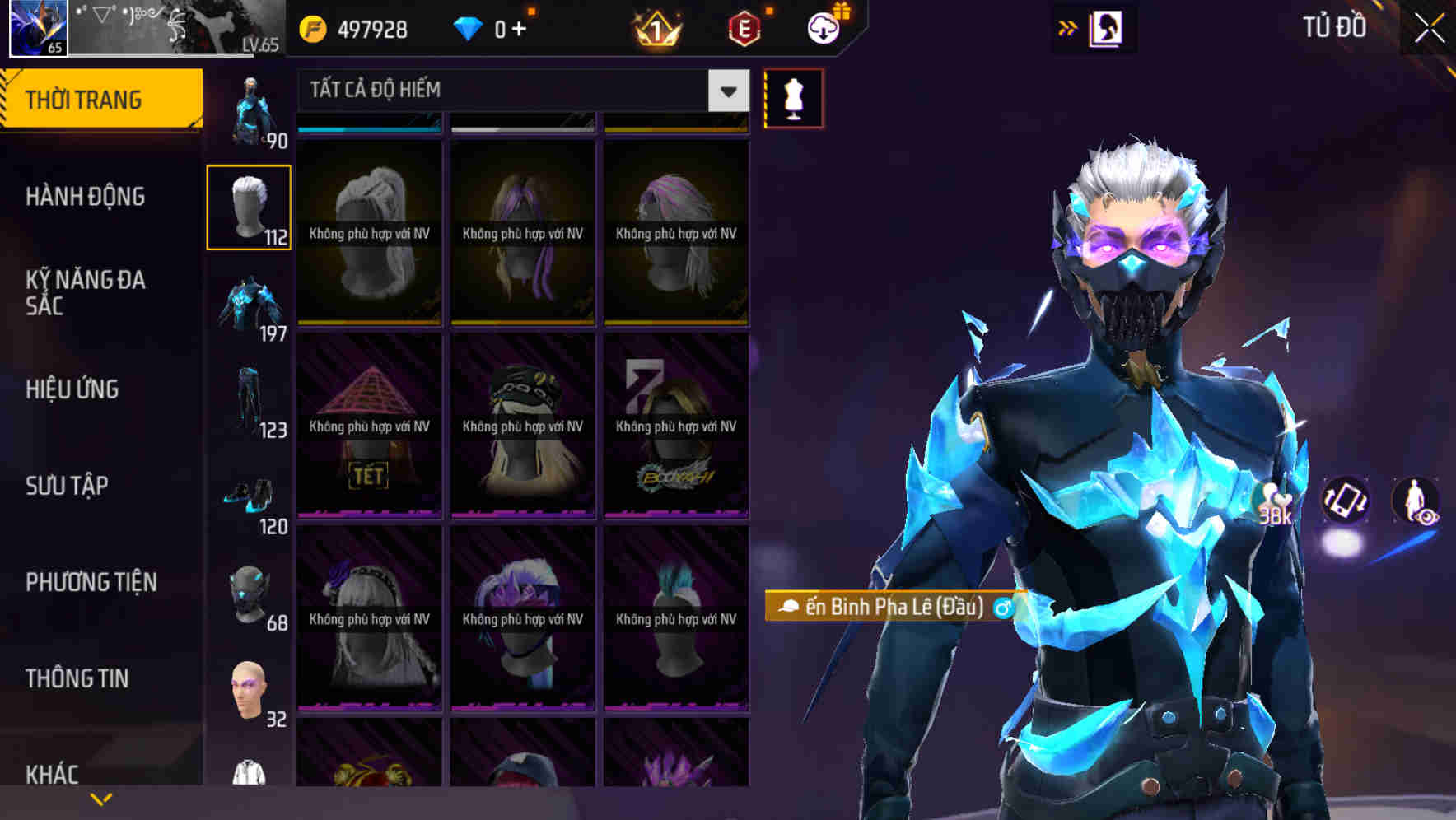
Task: Open the profile portrait icon in the top bar
Action: coord(1107,27)
